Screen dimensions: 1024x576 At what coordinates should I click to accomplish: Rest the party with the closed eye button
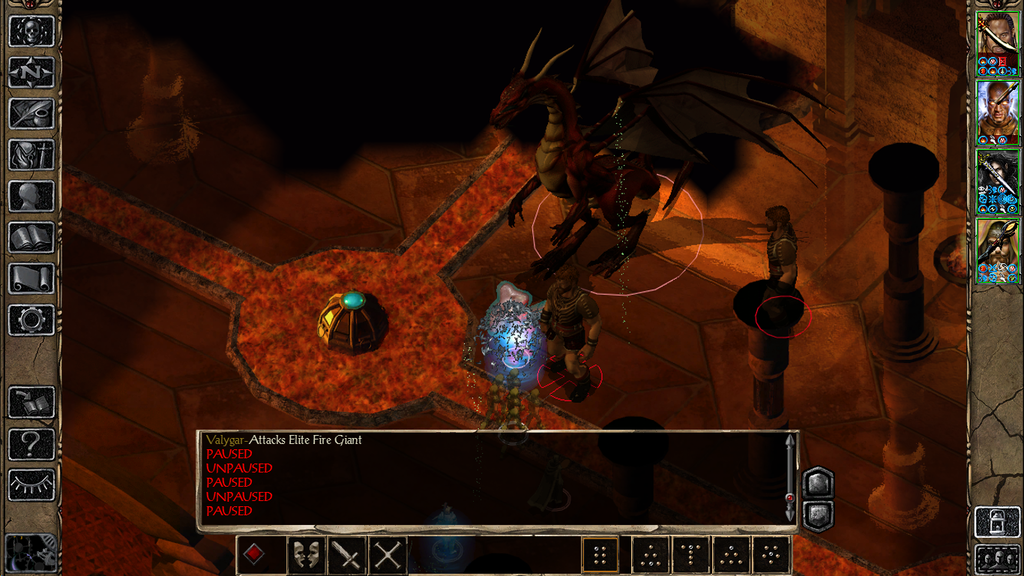30,485
